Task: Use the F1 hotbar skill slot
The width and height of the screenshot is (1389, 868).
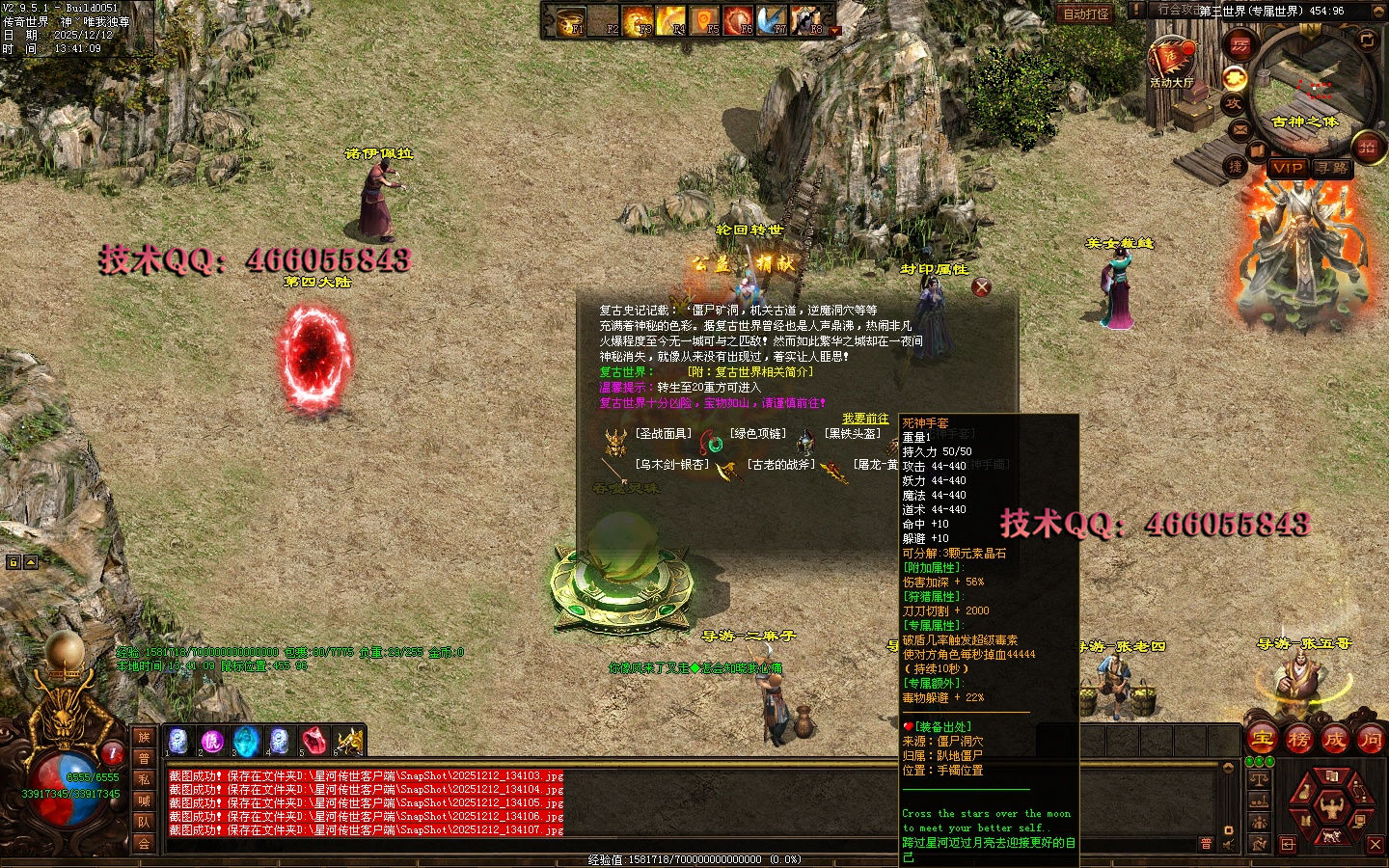Action: (x=572, y=21)
